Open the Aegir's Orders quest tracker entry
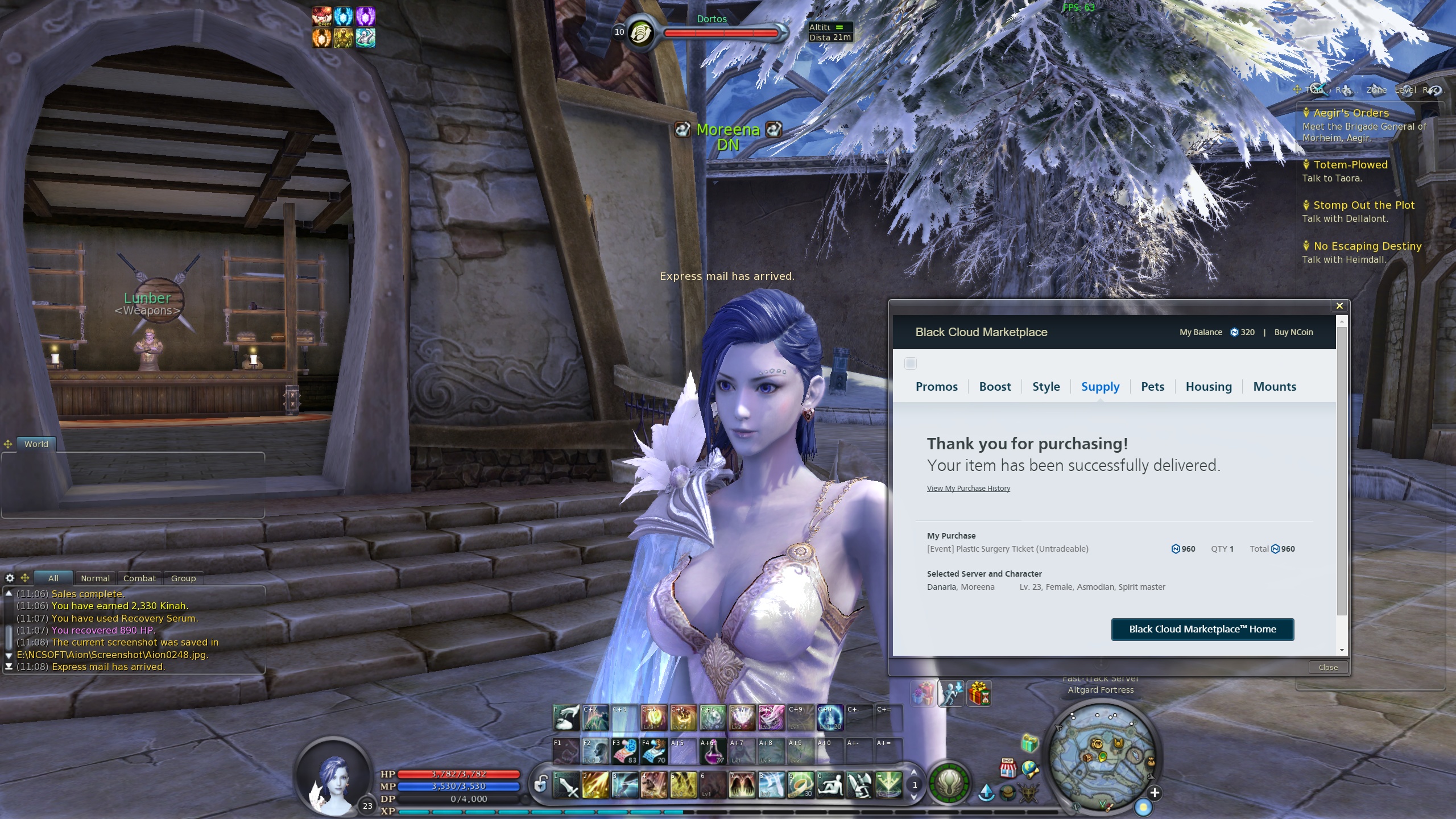Screen dimensions: 1456x819 click(1351, 113)
